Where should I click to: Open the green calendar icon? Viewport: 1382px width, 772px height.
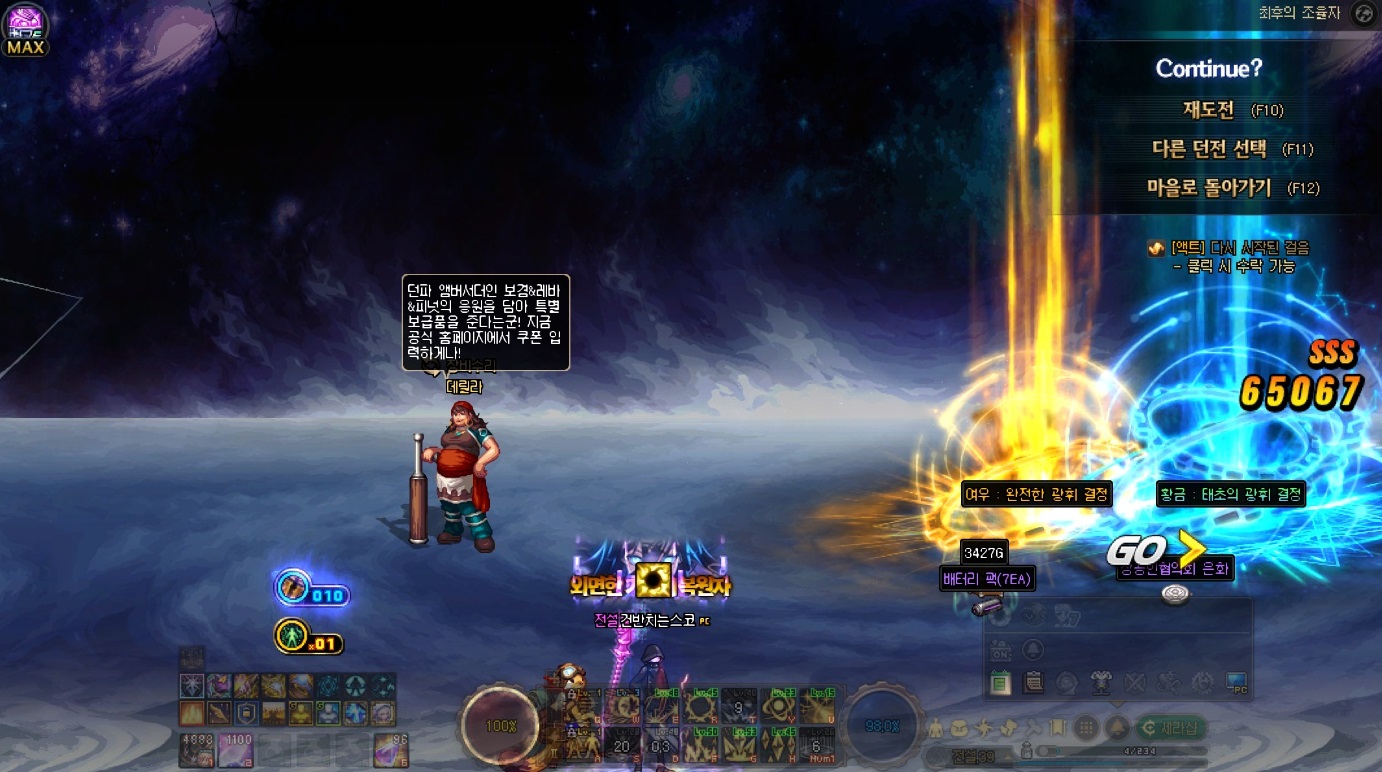[1000, 683]
